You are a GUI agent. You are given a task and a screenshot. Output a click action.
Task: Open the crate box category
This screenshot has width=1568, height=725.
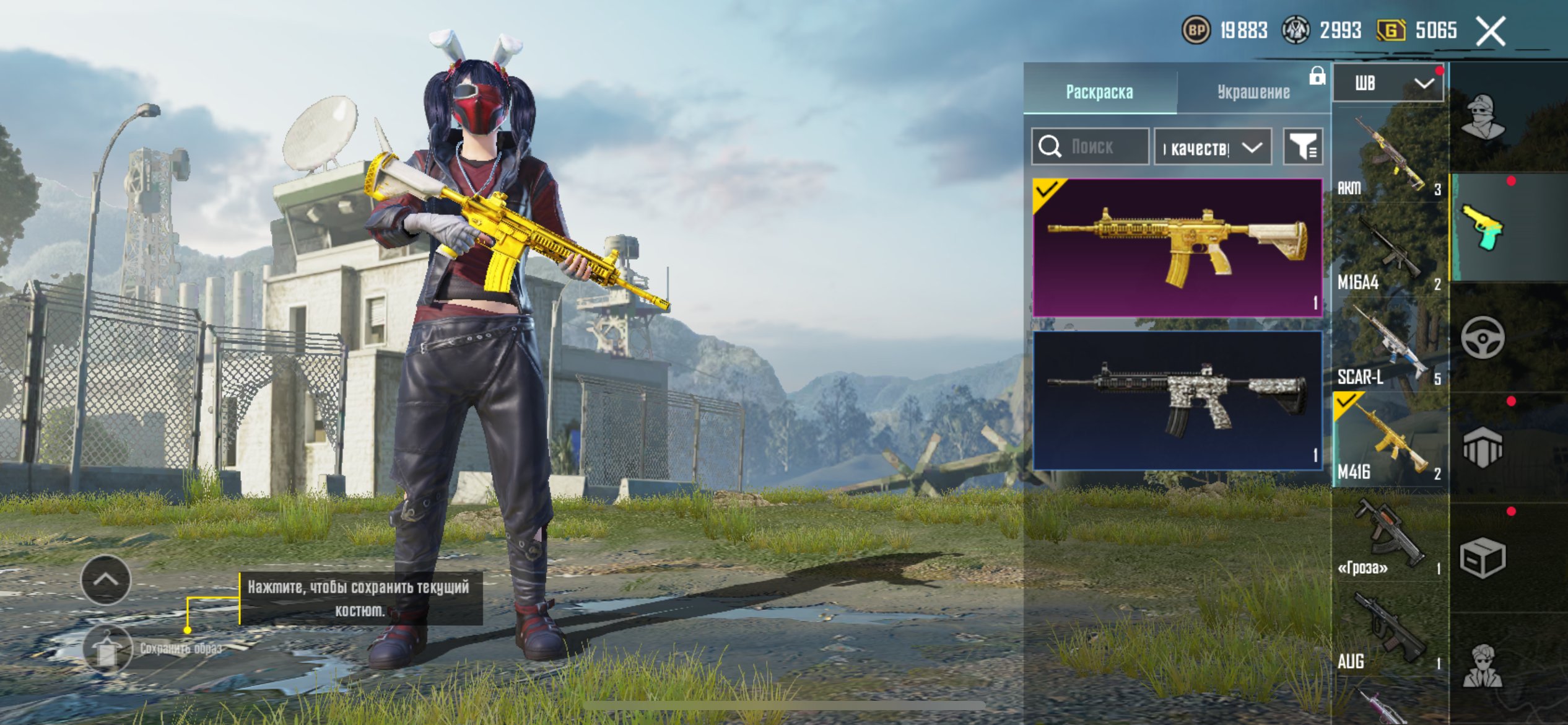pos(1483,558)
